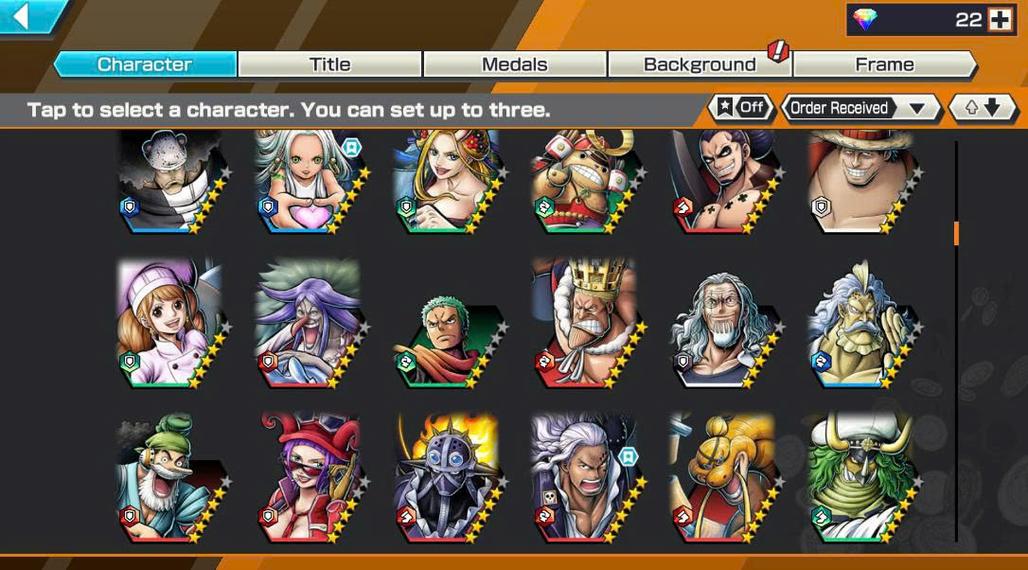The height and width of the screenshot is (570, 1028).
Task: Open the Order Received sort dropdown
Action: [859, 108]
